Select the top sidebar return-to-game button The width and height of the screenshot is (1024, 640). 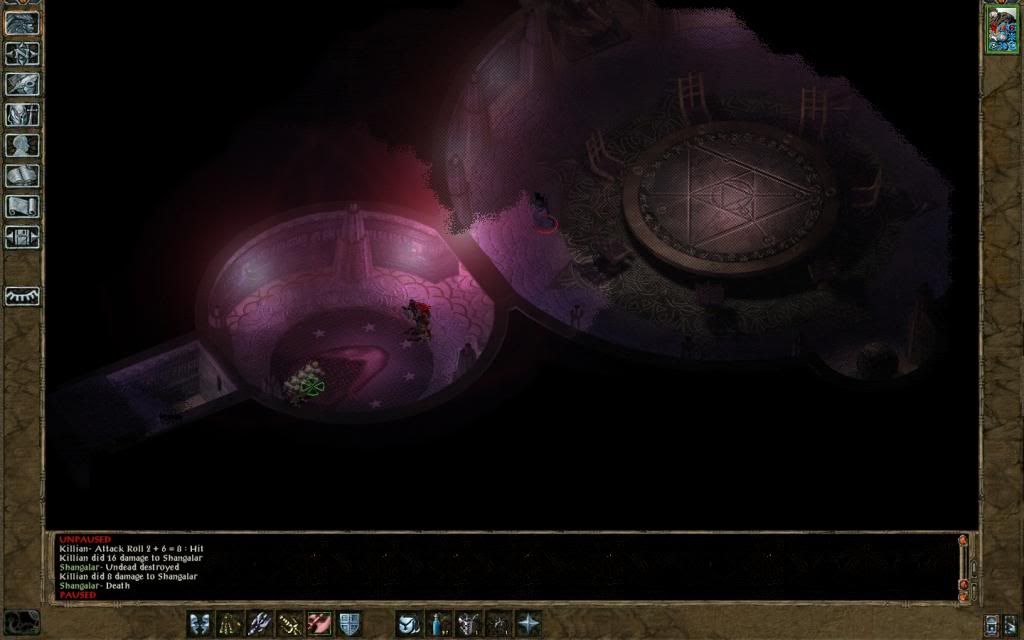tap(22, 23)
